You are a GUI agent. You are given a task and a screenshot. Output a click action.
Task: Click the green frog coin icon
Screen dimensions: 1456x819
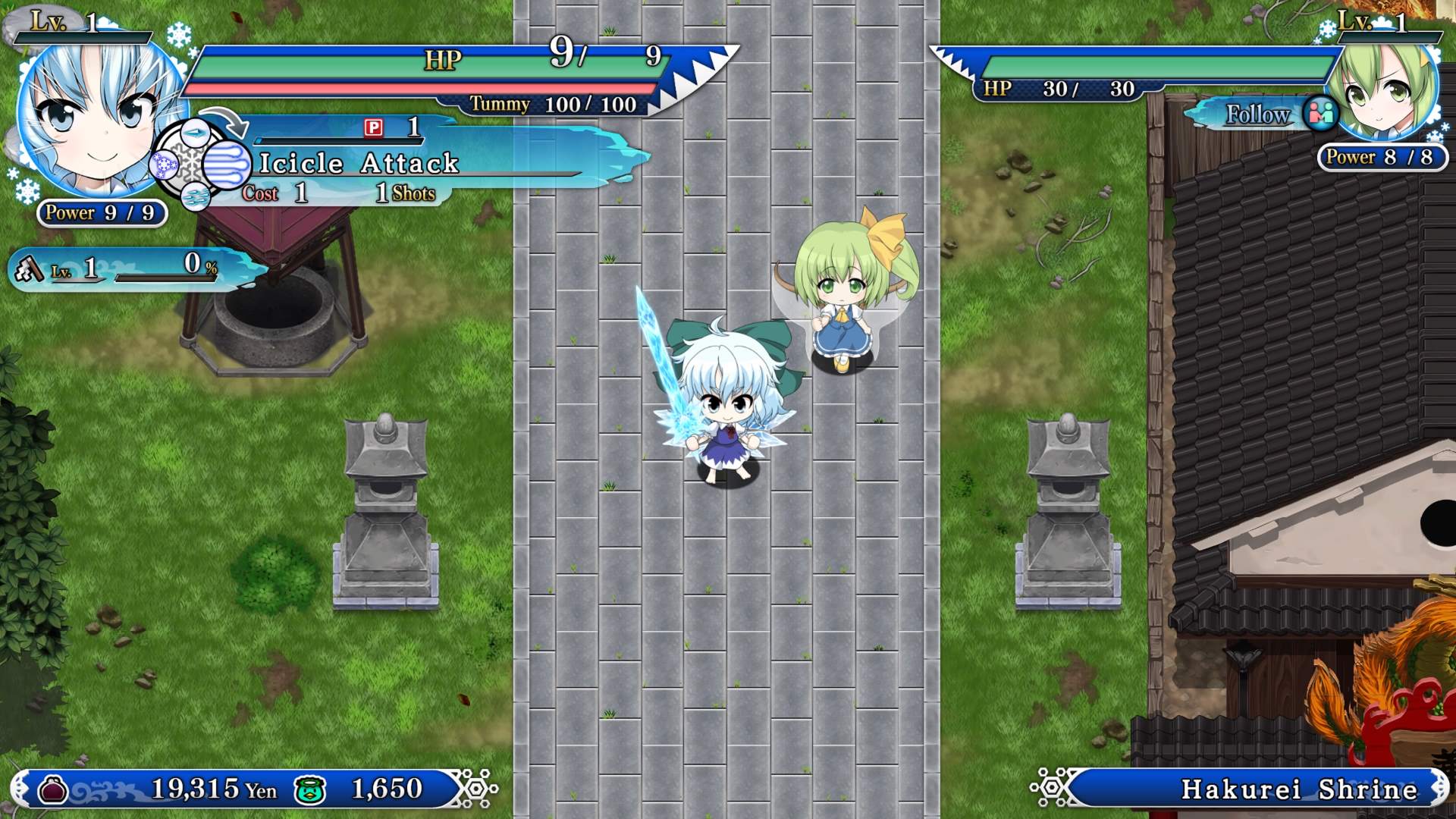(x=310, y=789)
